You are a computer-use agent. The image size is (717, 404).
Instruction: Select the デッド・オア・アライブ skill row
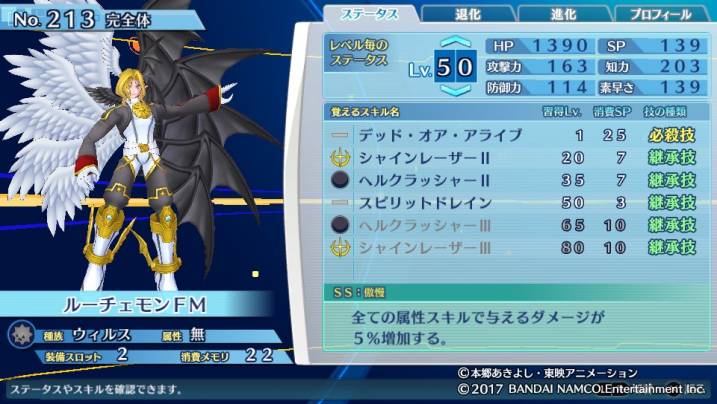(x=515, y=136)
